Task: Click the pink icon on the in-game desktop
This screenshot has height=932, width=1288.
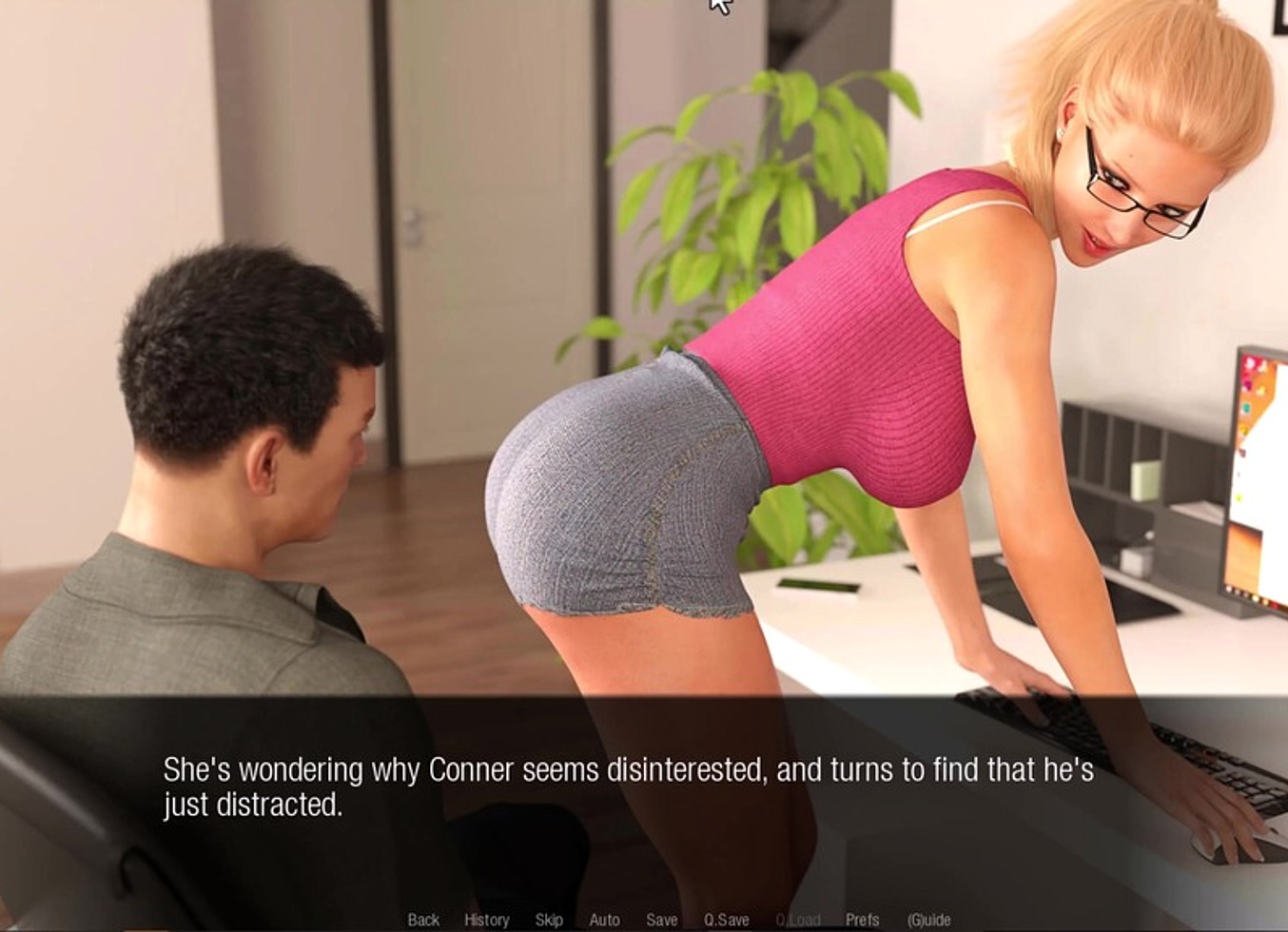Action: (1248, 384)
